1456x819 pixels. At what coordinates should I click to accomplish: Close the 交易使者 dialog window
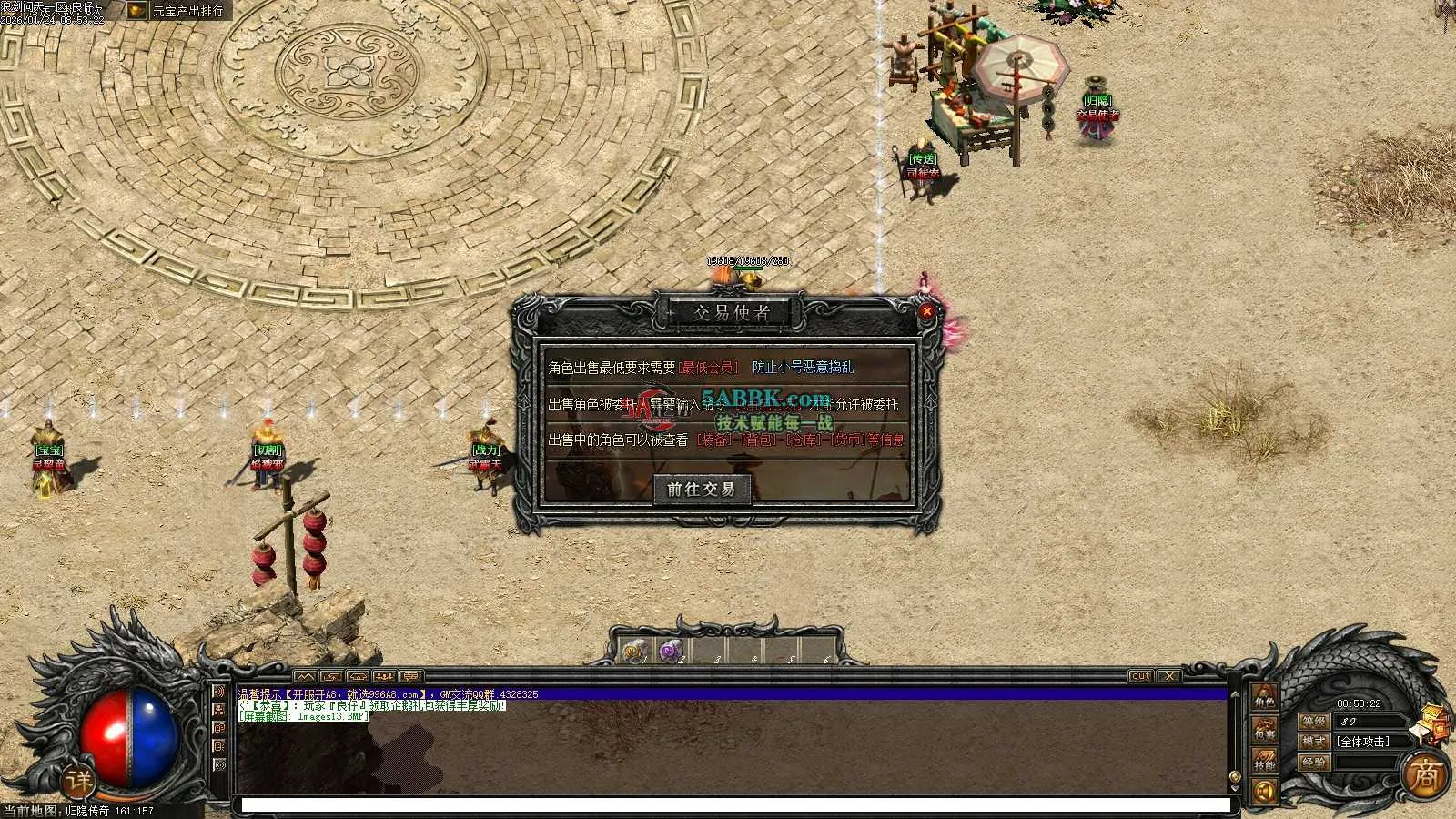[926, 311]
